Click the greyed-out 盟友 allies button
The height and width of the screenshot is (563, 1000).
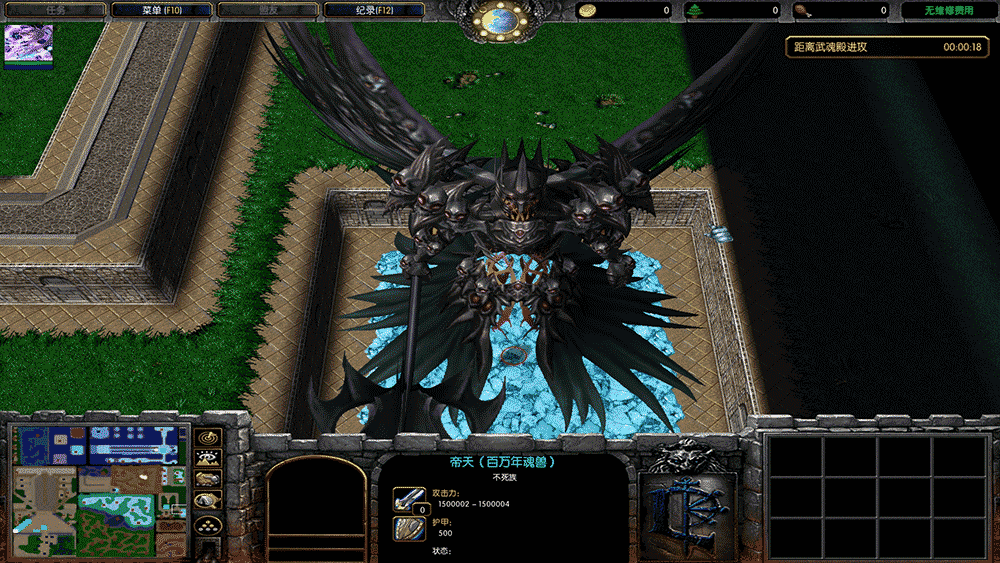coord(267,10)
